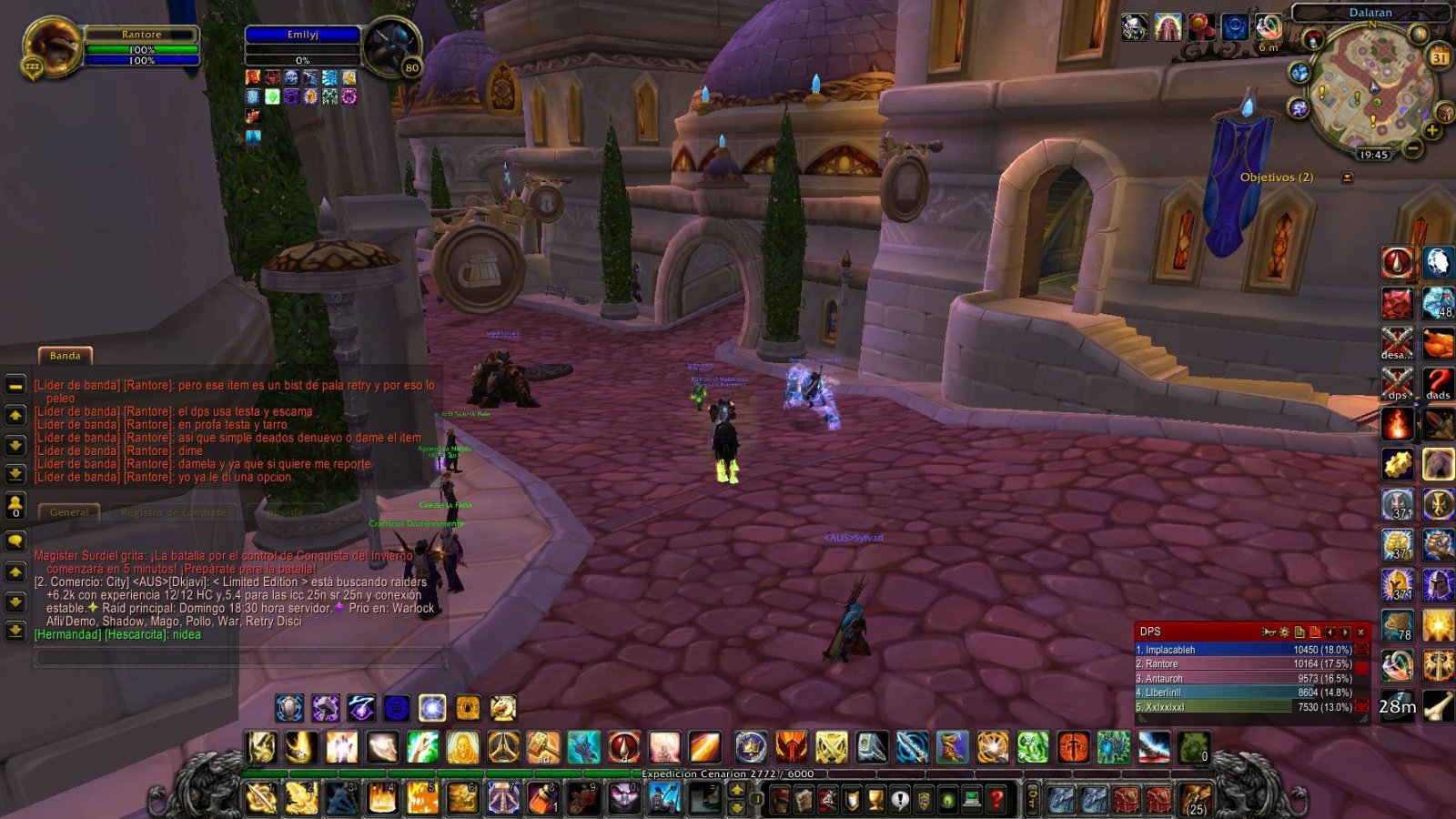Image resolution: width=1456 pixels, height=819 pixels.
Task: Zoom in the minimap with the plus button
Action: pos(1432,129)
